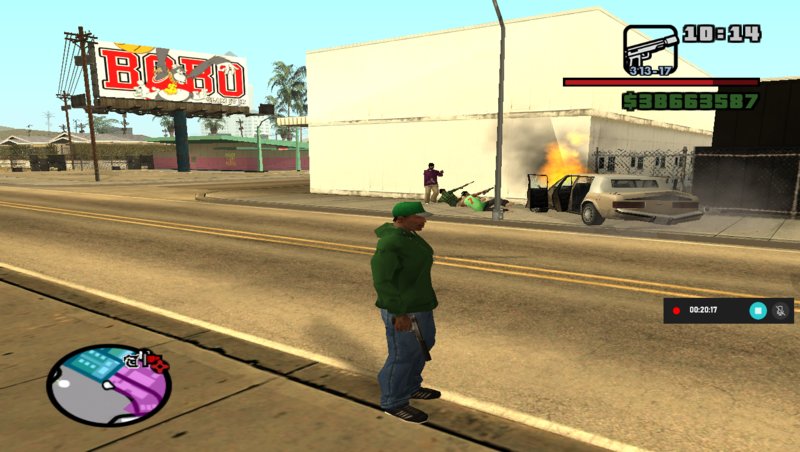This screenshot has width=800, height=452.
Task: Toggle the muted microphone button
Action: pos(780,310)
